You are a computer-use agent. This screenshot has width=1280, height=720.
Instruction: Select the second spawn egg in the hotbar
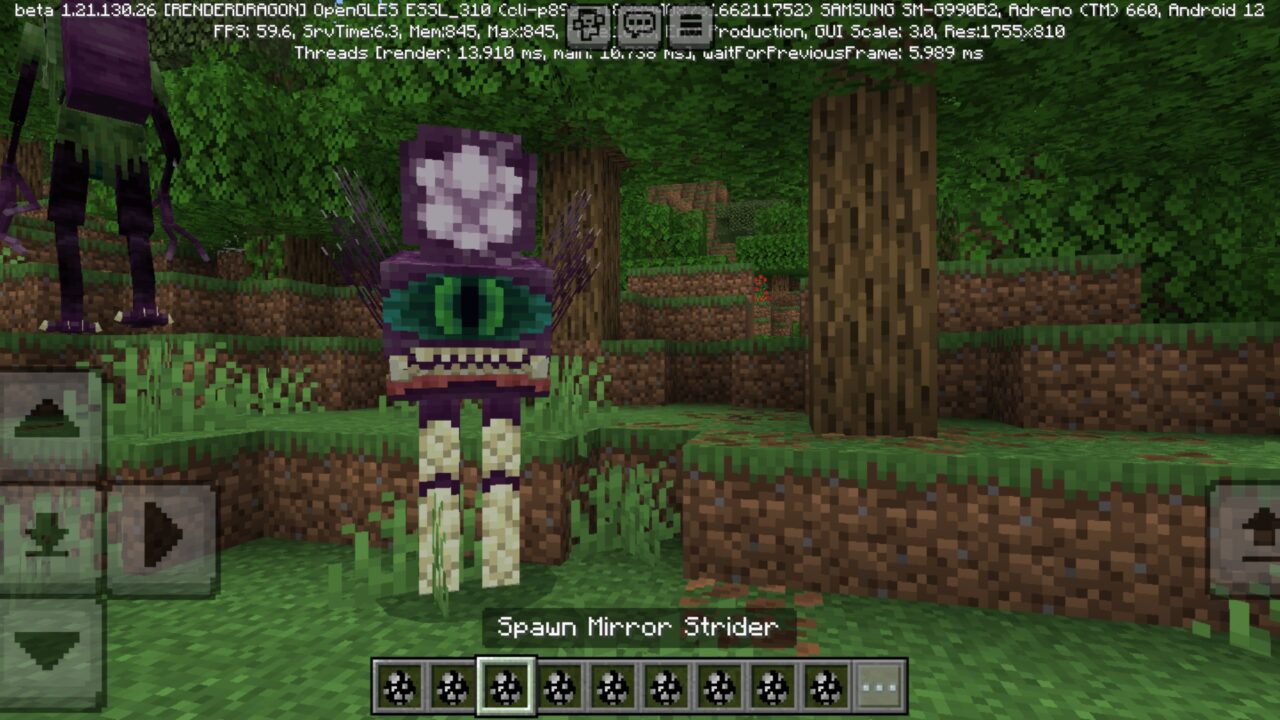click(452, 685)
